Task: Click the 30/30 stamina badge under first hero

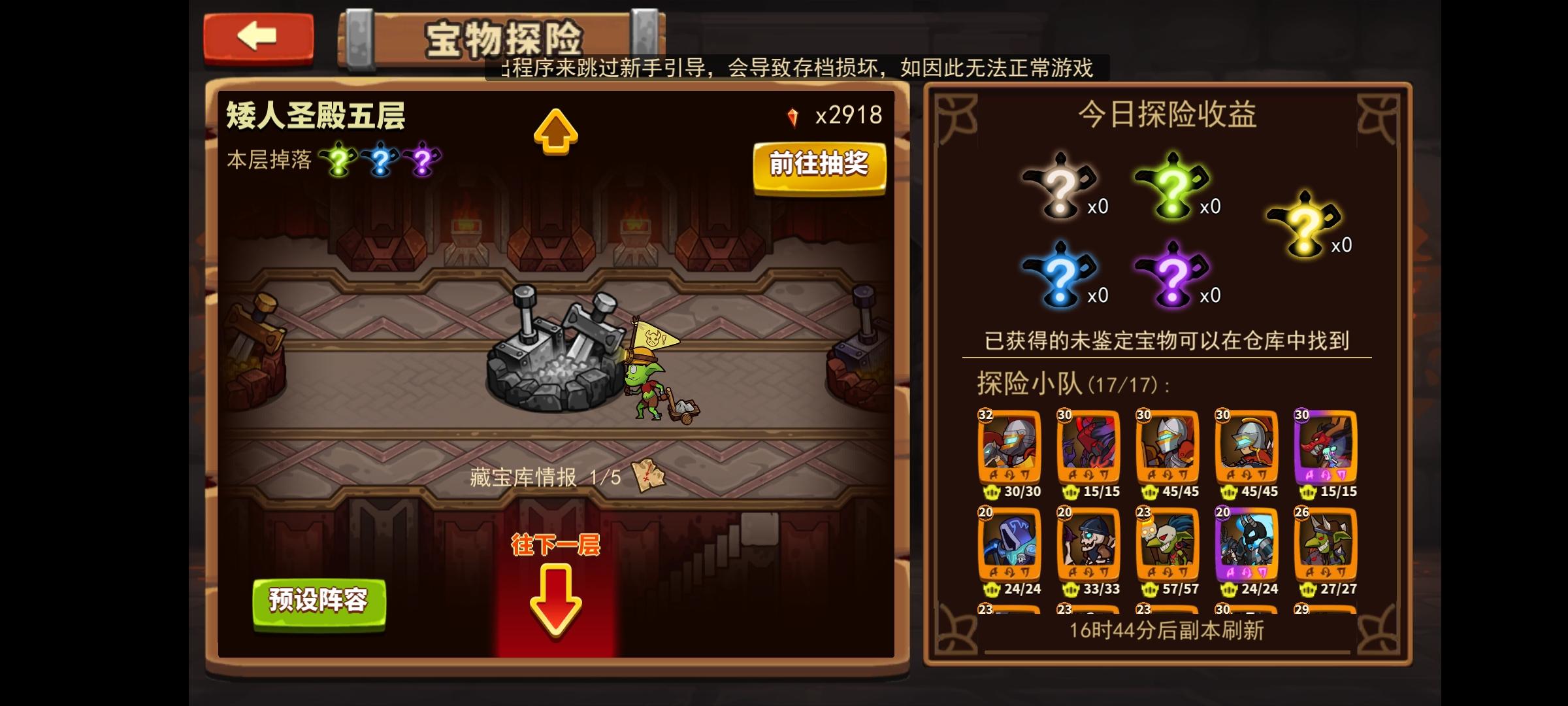Action: pyautogui.click(x=1011, y=493)
